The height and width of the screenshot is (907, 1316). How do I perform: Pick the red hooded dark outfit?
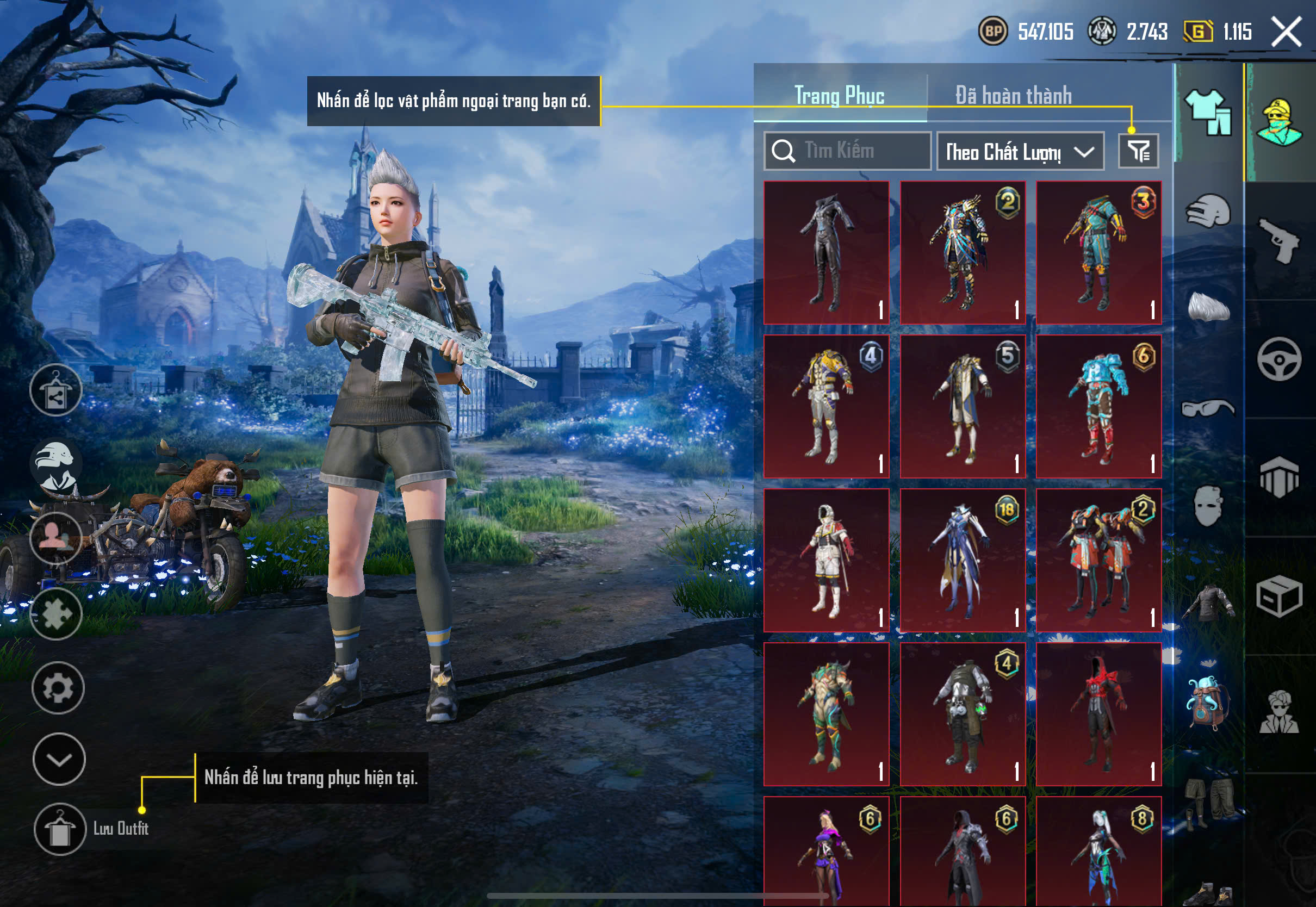[1098, 715]
